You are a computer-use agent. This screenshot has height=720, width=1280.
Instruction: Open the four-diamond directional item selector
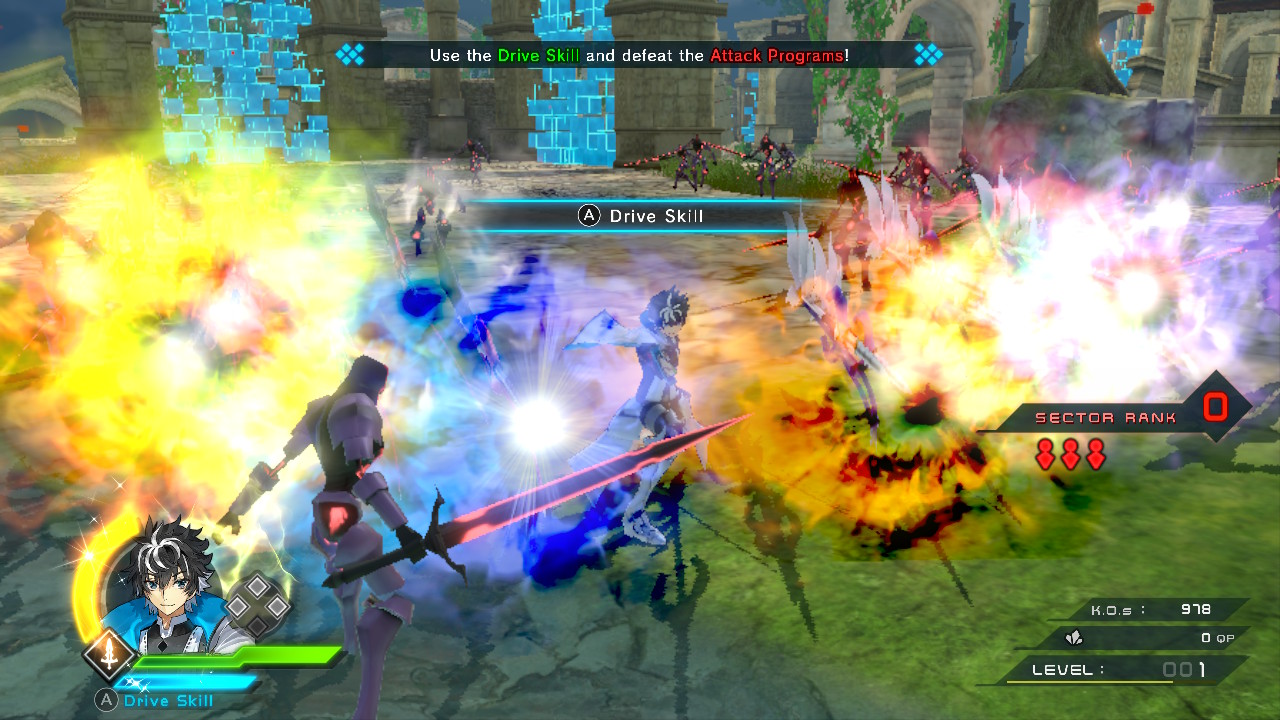[257, 605]
